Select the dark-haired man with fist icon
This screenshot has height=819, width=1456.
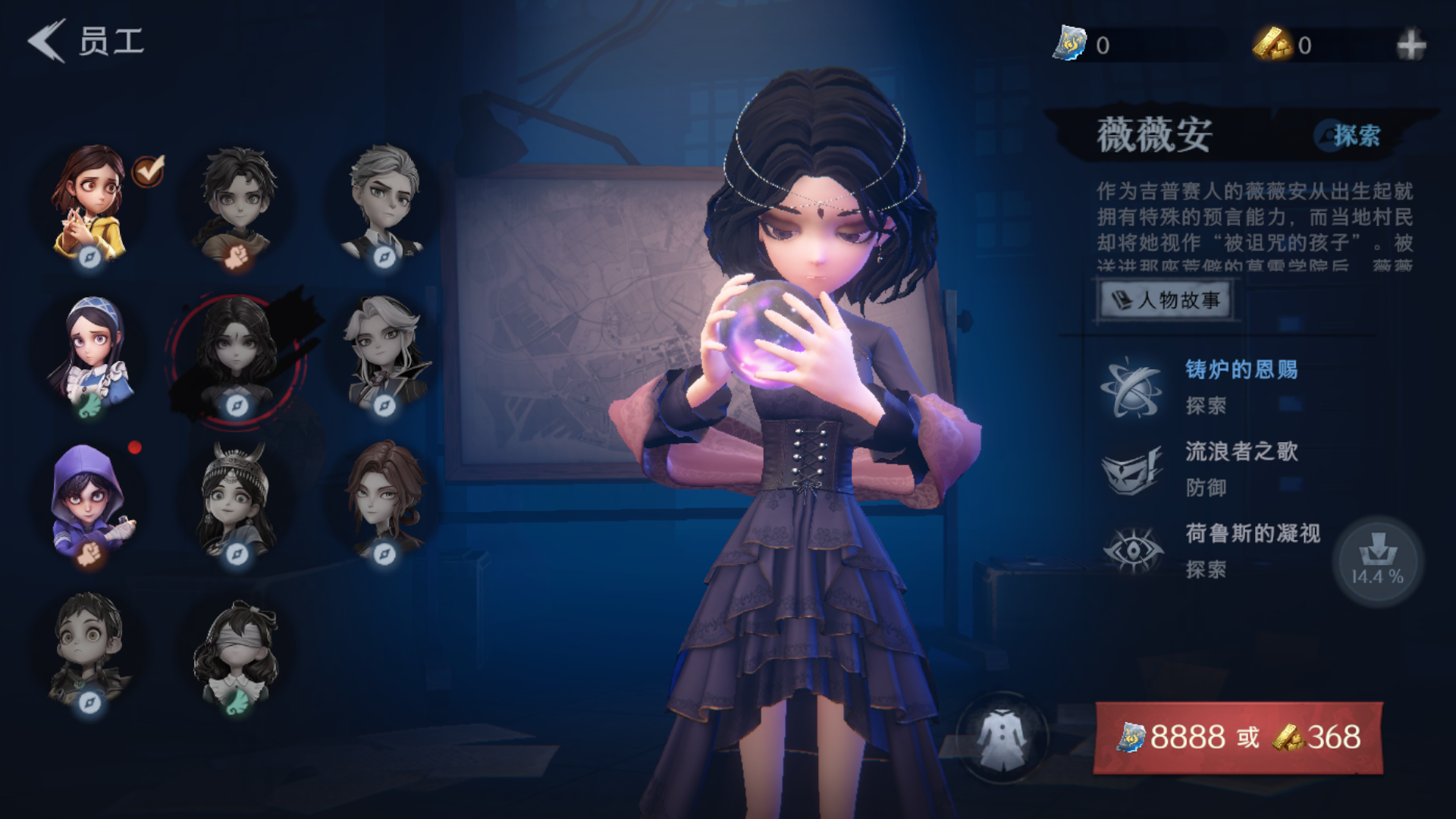(237, 205)
